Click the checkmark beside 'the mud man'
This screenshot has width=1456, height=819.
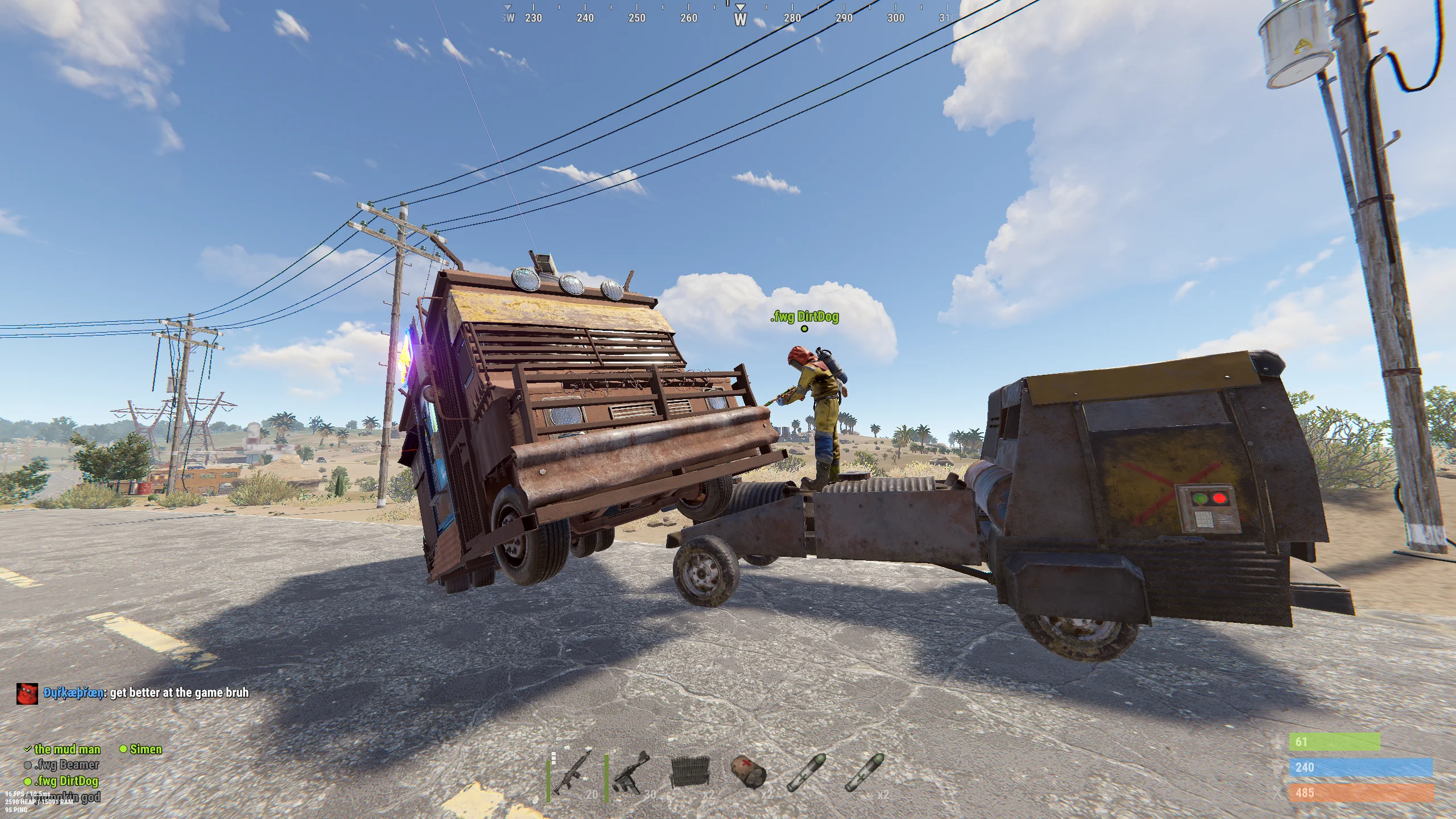tap(27, 750)
